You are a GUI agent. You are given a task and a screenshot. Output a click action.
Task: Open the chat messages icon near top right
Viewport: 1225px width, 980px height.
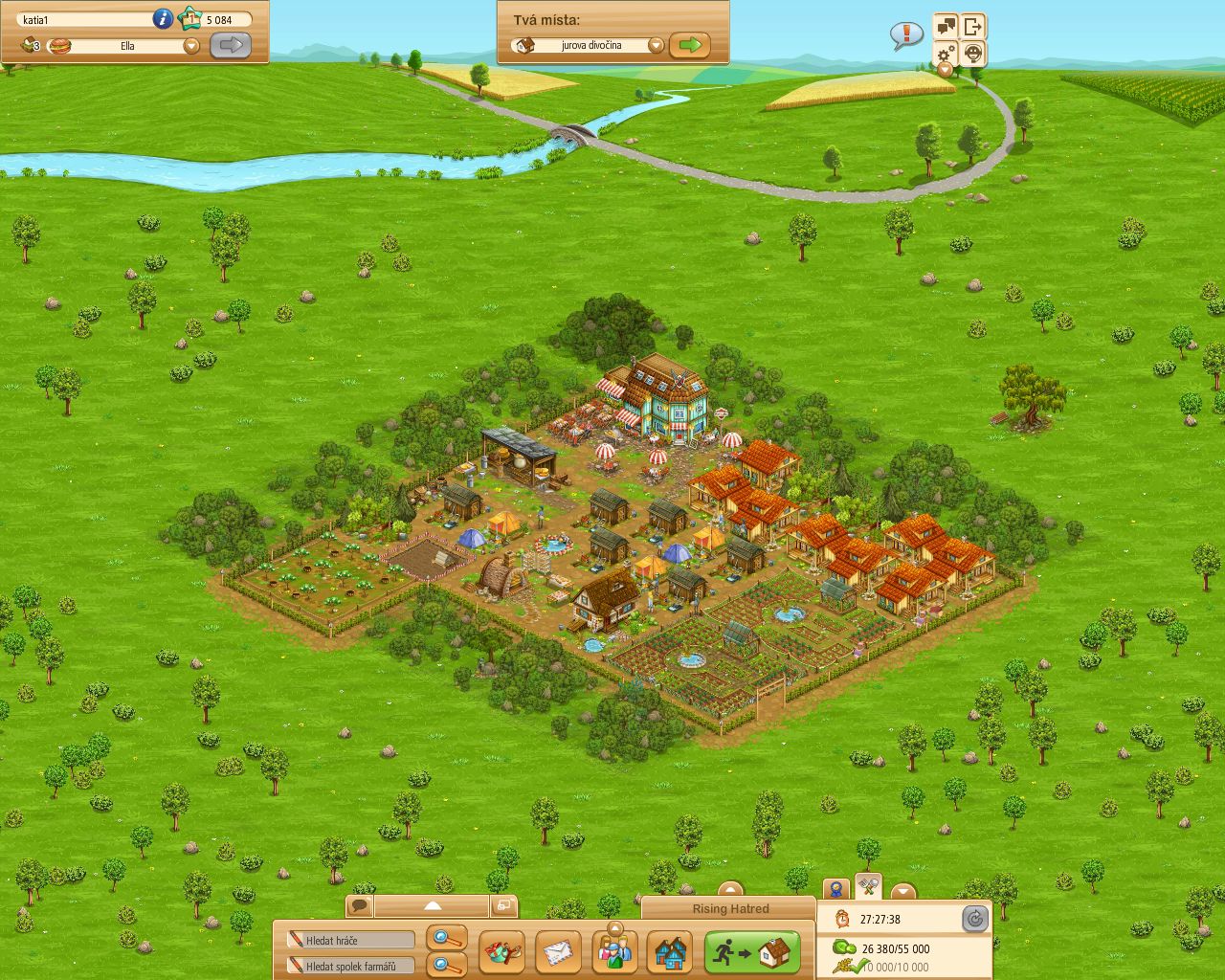click(x=946, y=26)
